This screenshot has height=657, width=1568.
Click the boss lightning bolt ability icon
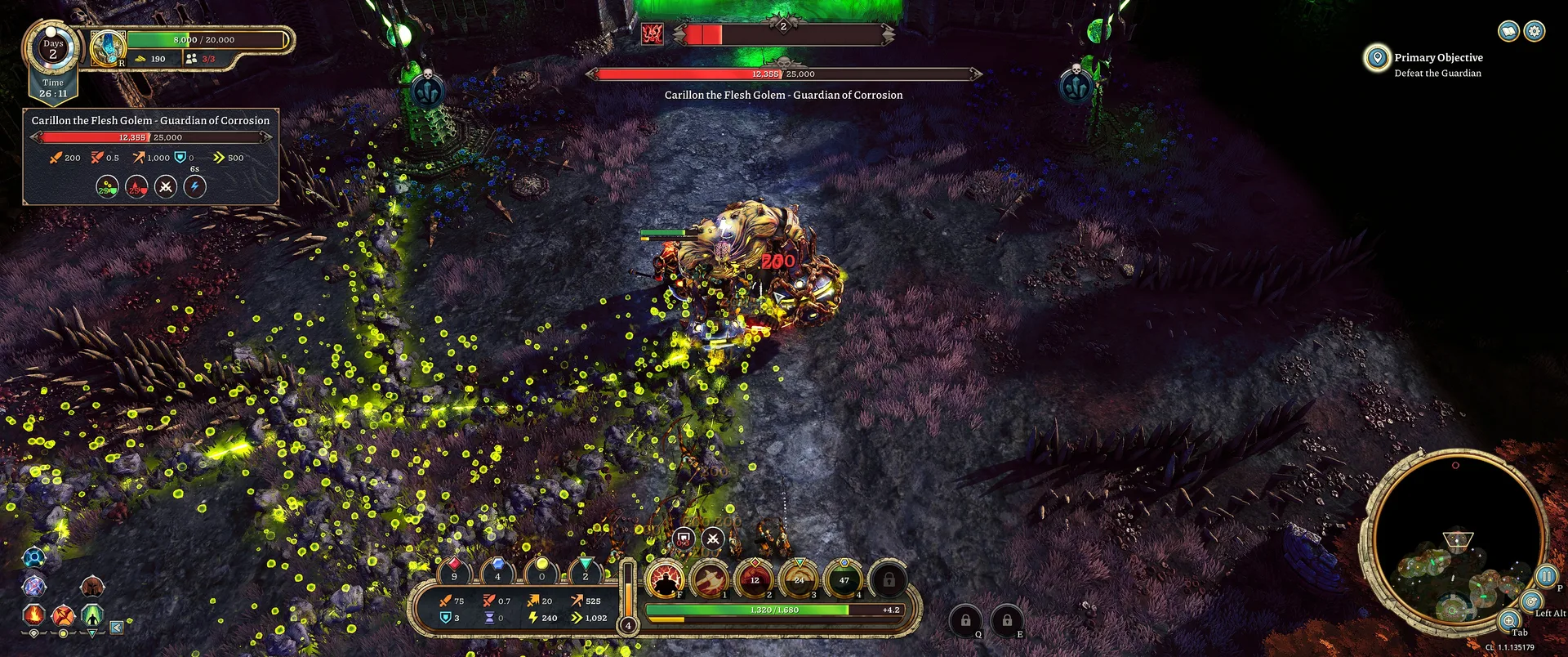click(x=194, y=187)
